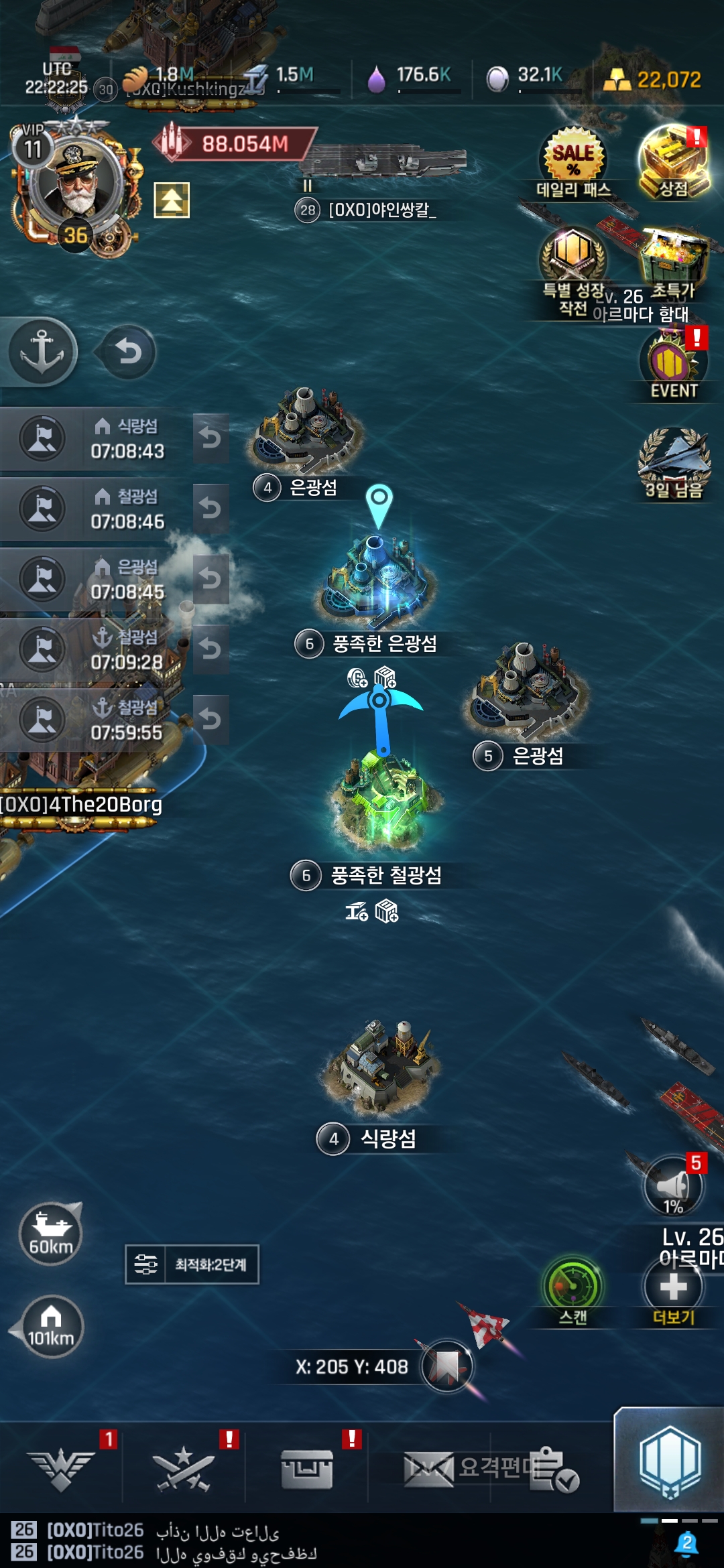Open the 최적화:2단계 optimization setting
The height and width of the screenshot is (1568, 724).
192,1264
